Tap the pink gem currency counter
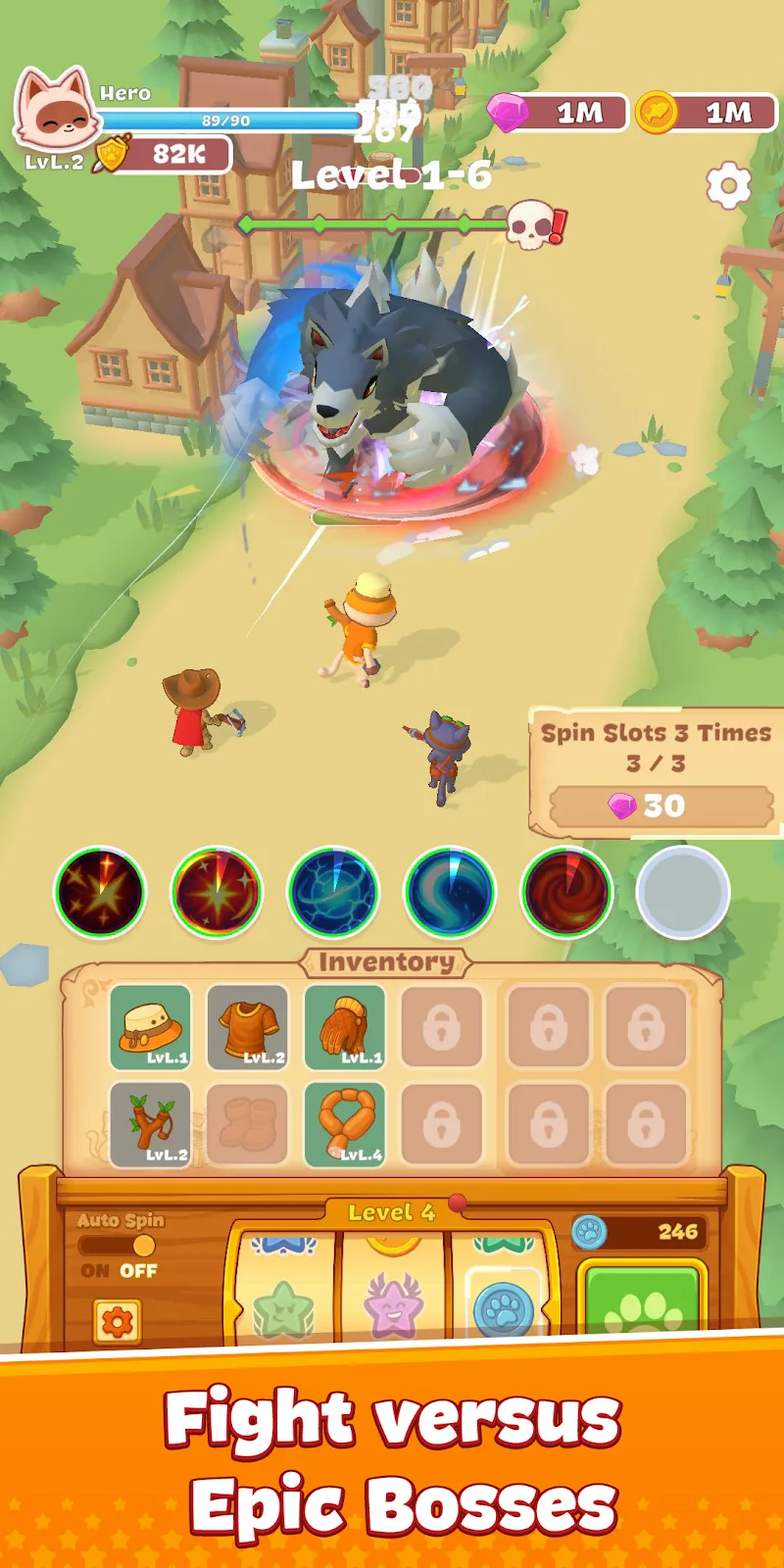The image size is (784, 1568). pos(559,113)
